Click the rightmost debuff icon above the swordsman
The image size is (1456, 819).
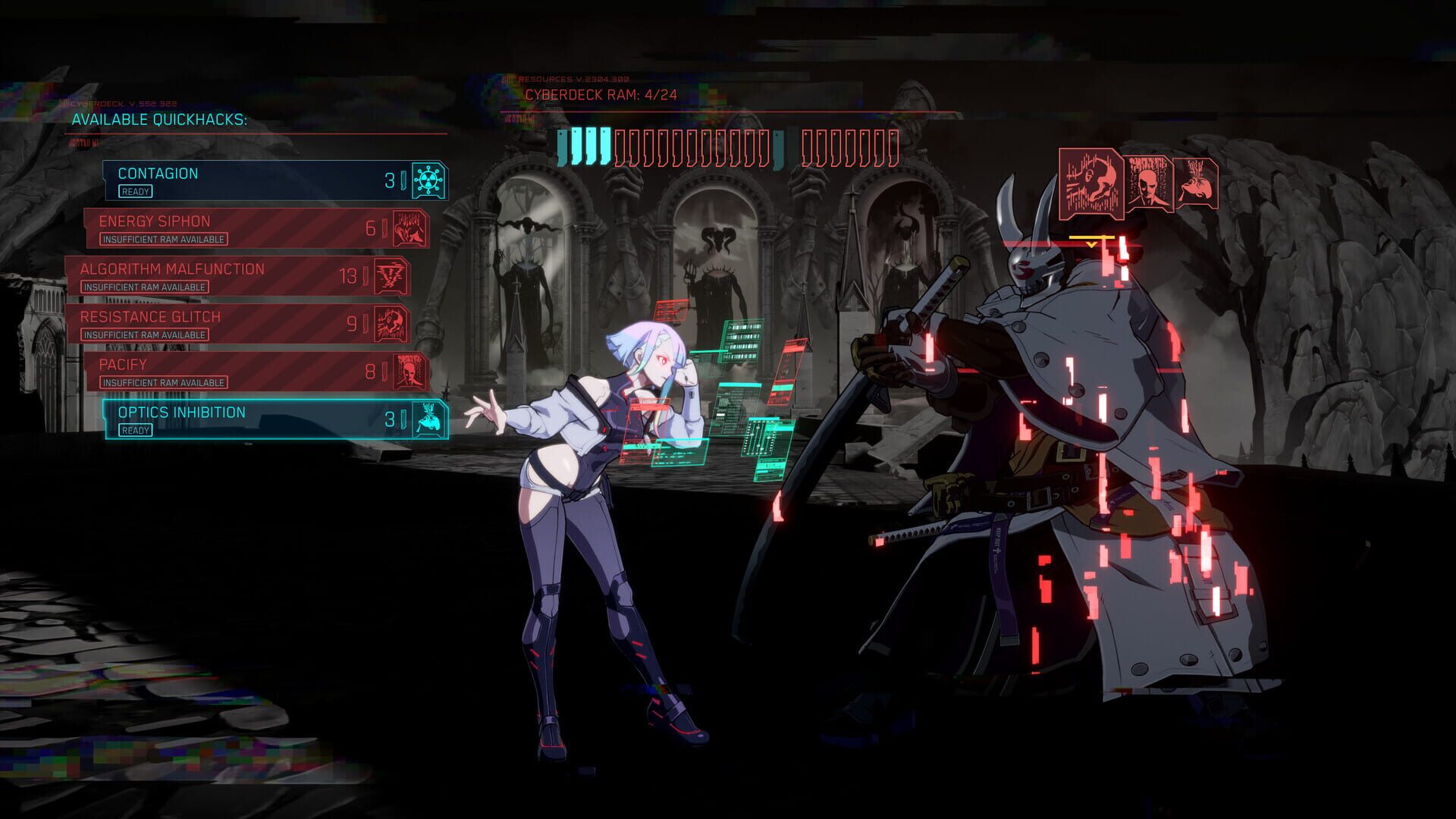pyautogui.click(x=1196, y=182)
